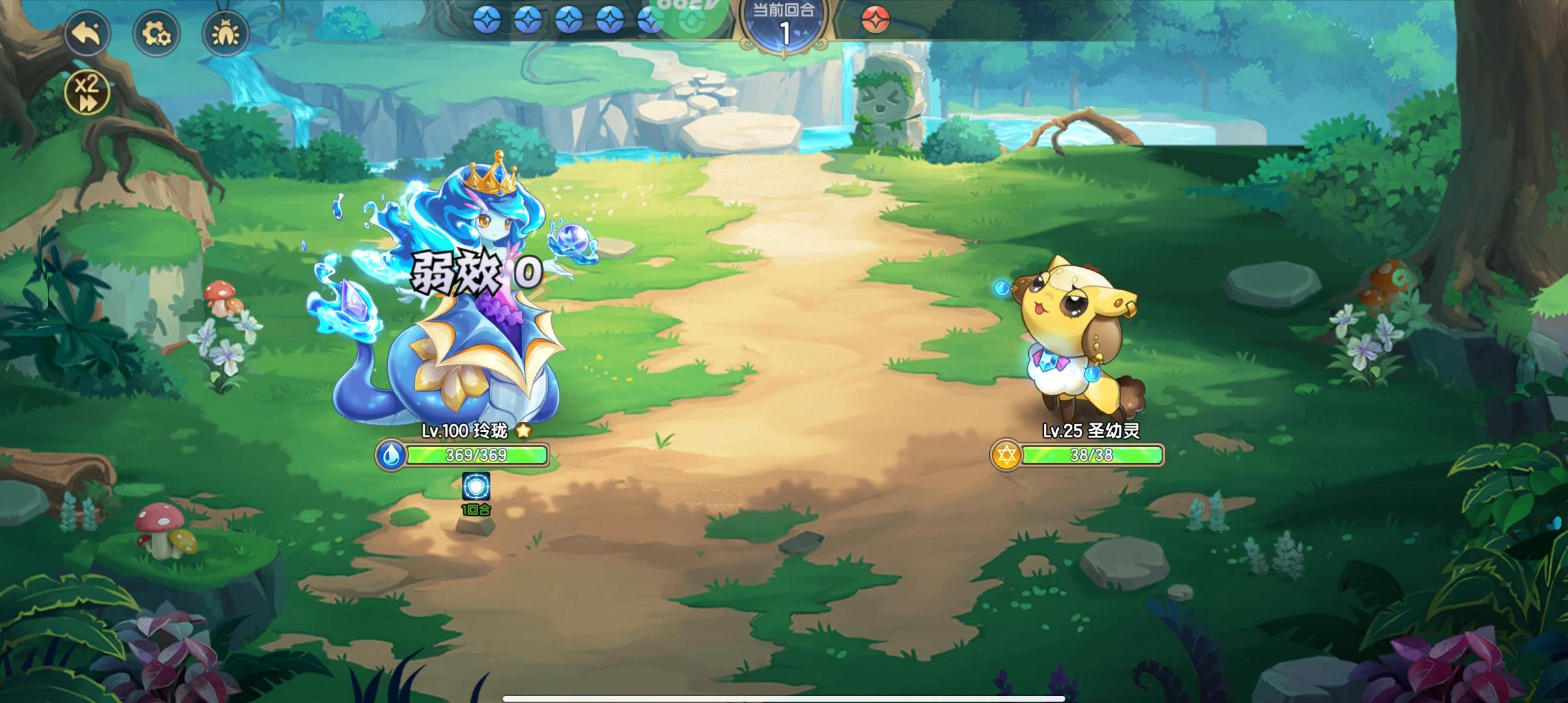Click the green water-element orb
1568x703 pixels.
692,20
